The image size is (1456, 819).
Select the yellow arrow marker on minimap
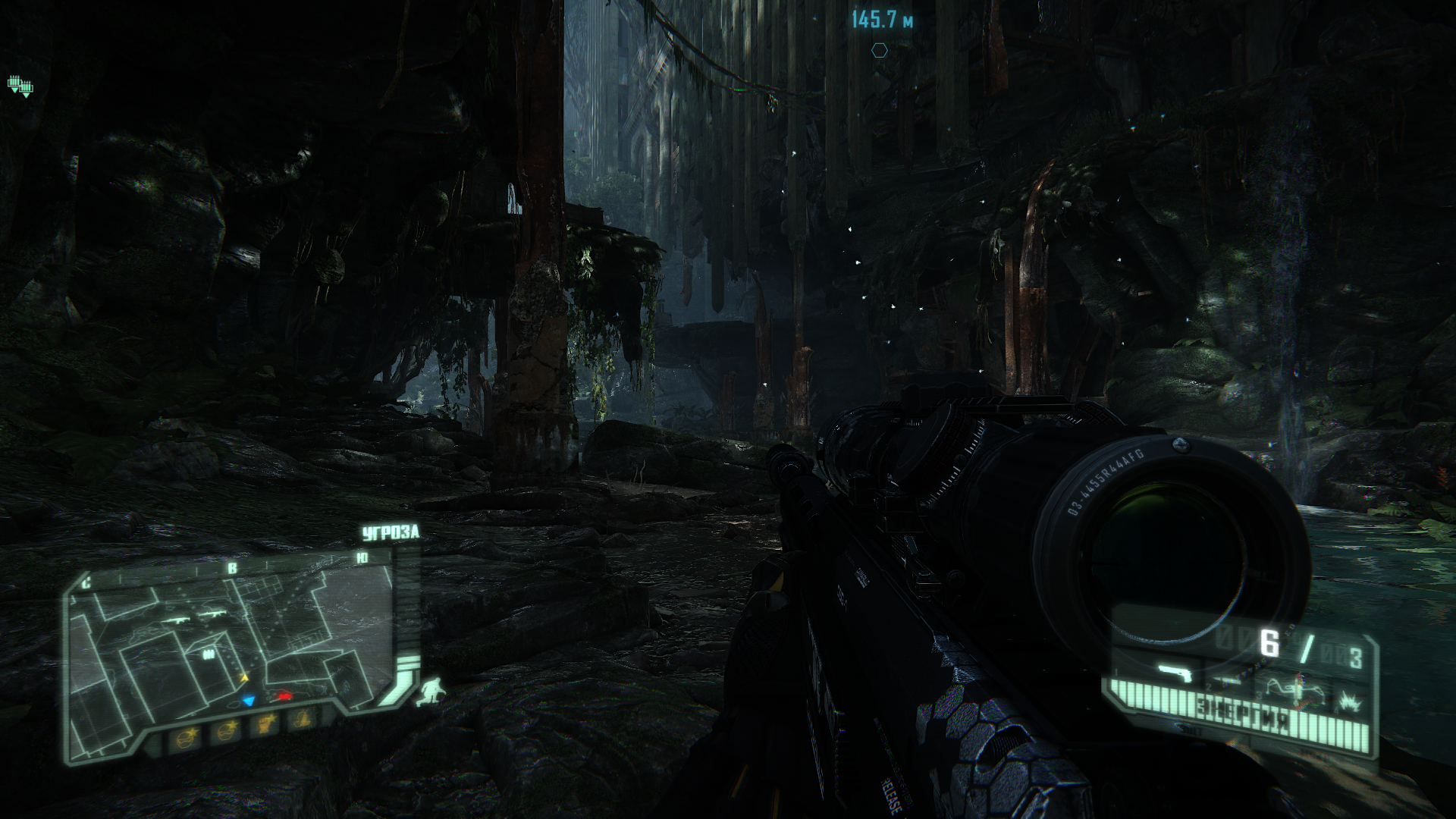(244, 677)
